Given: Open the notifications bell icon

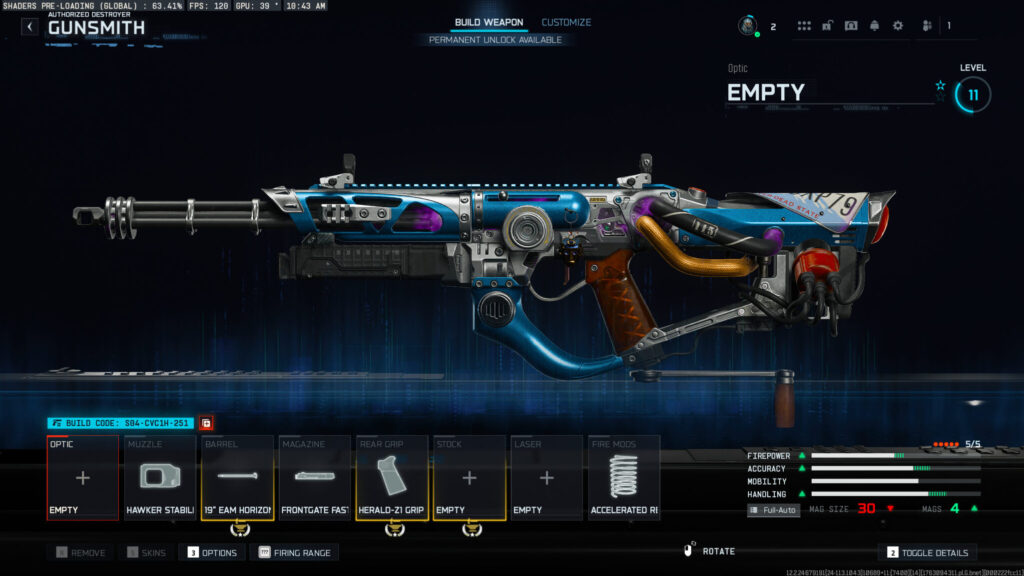Looking at the screenshot, I should point(874,25).
